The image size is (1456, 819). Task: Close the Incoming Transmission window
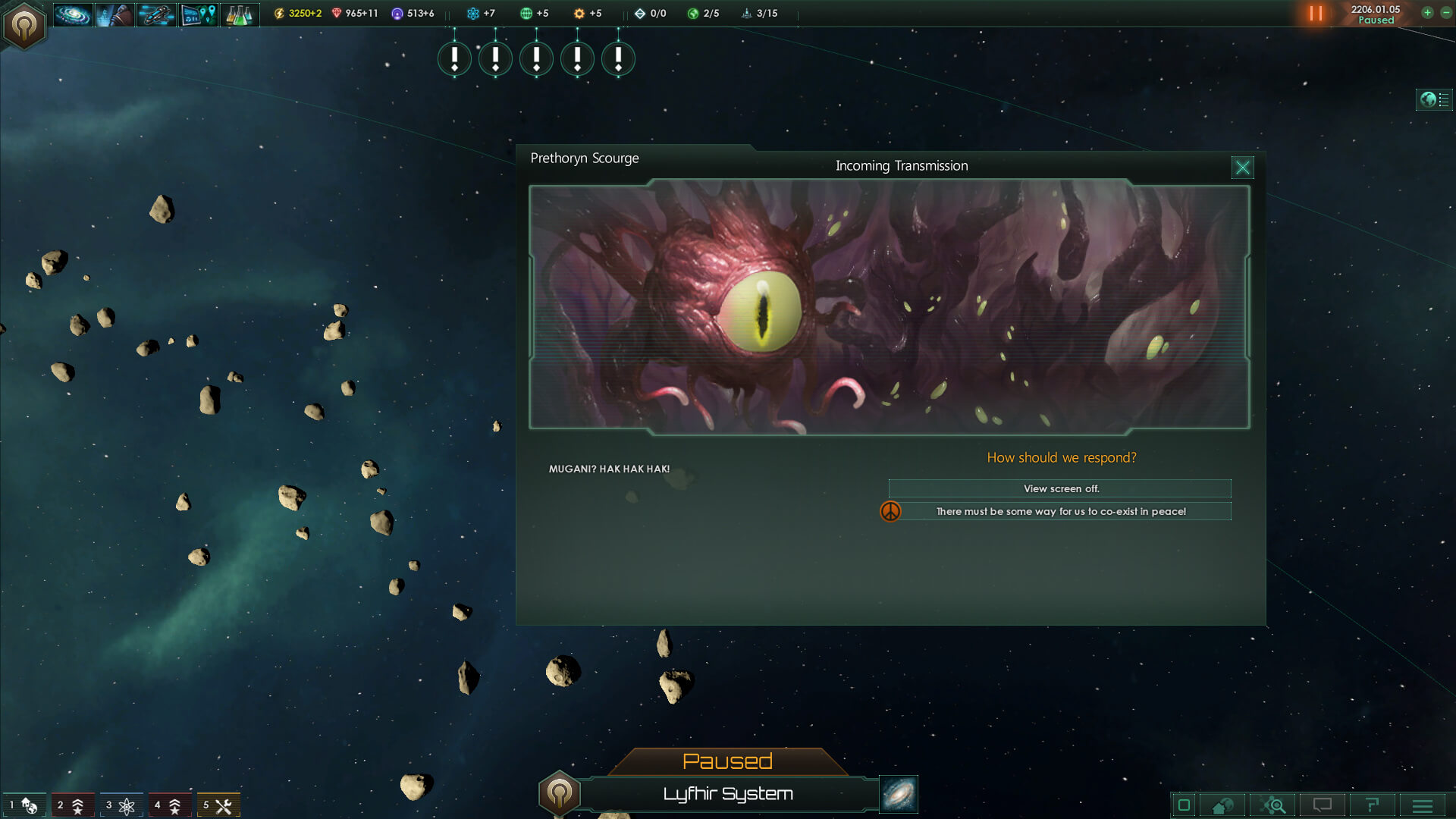1242,168
